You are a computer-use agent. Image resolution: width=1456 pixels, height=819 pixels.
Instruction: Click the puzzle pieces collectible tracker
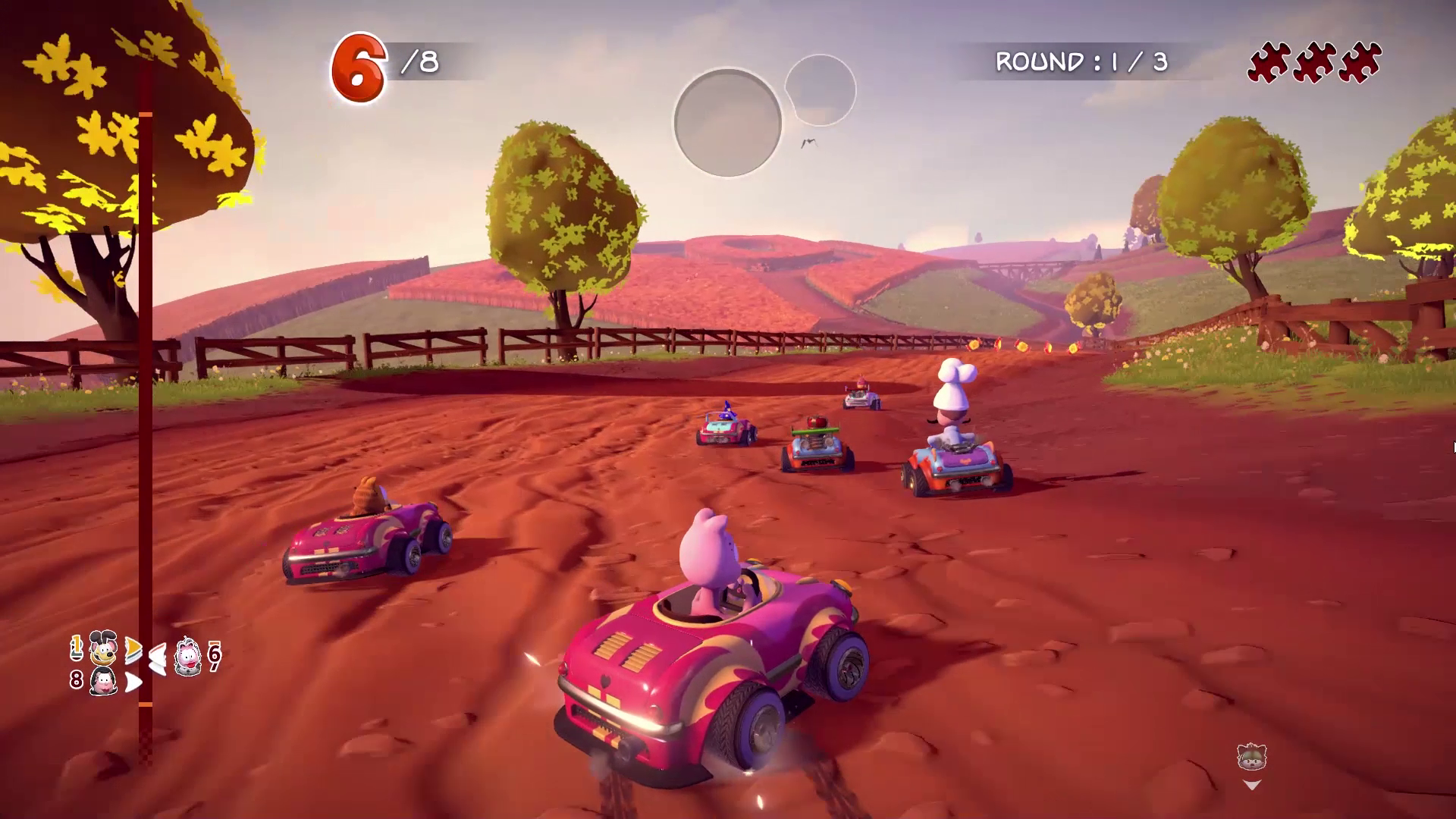1314,62
